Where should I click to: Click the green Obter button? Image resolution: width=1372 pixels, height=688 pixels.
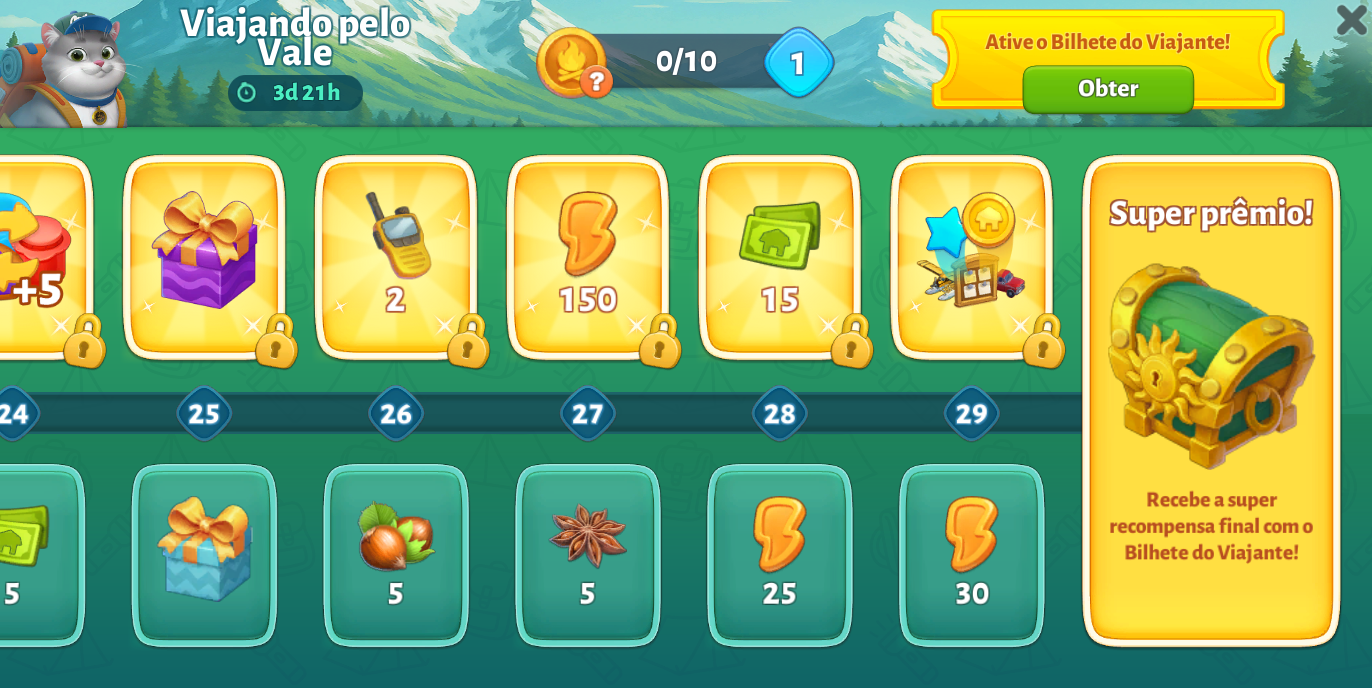pos(1107,89)
